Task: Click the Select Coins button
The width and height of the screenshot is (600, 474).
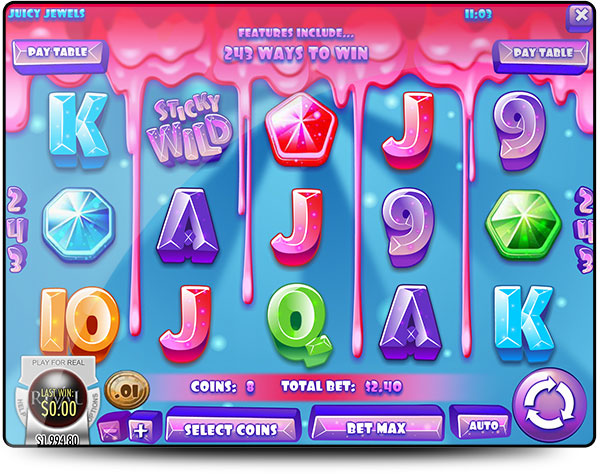Action: pyautogui.click(x=231, y=429)
